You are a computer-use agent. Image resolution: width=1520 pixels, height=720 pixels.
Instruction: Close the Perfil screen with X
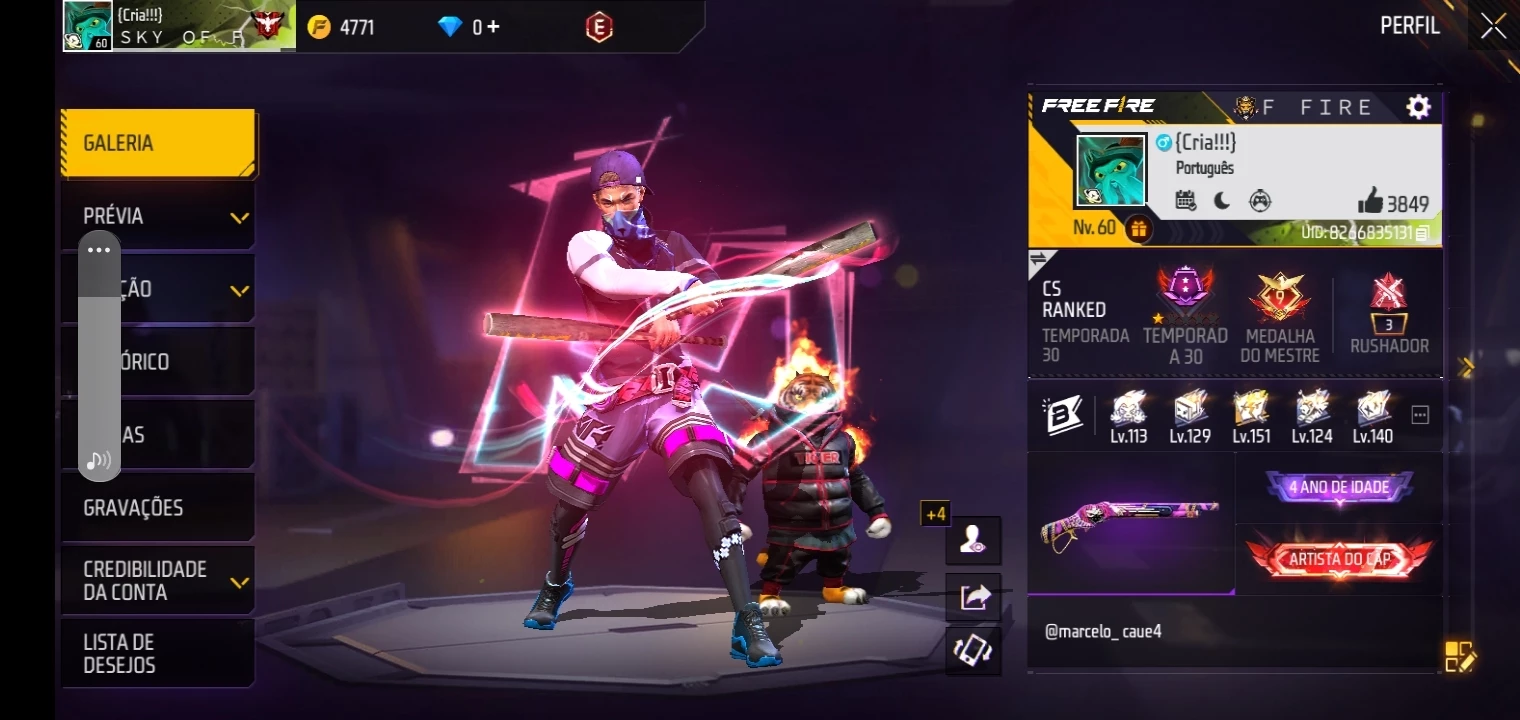click(1493, 26)
